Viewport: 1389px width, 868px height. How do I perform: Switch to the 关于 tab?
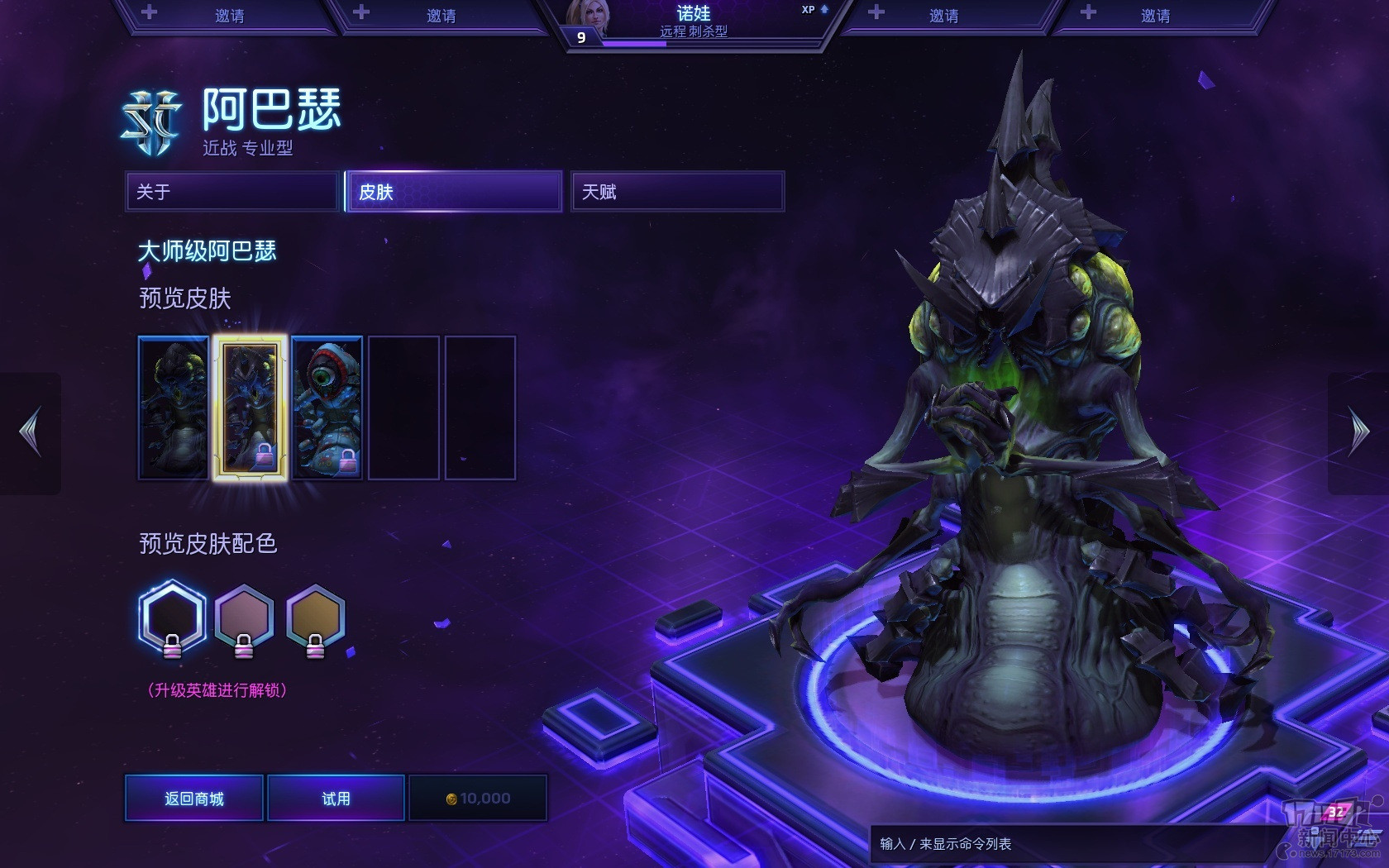pos(232,192)
